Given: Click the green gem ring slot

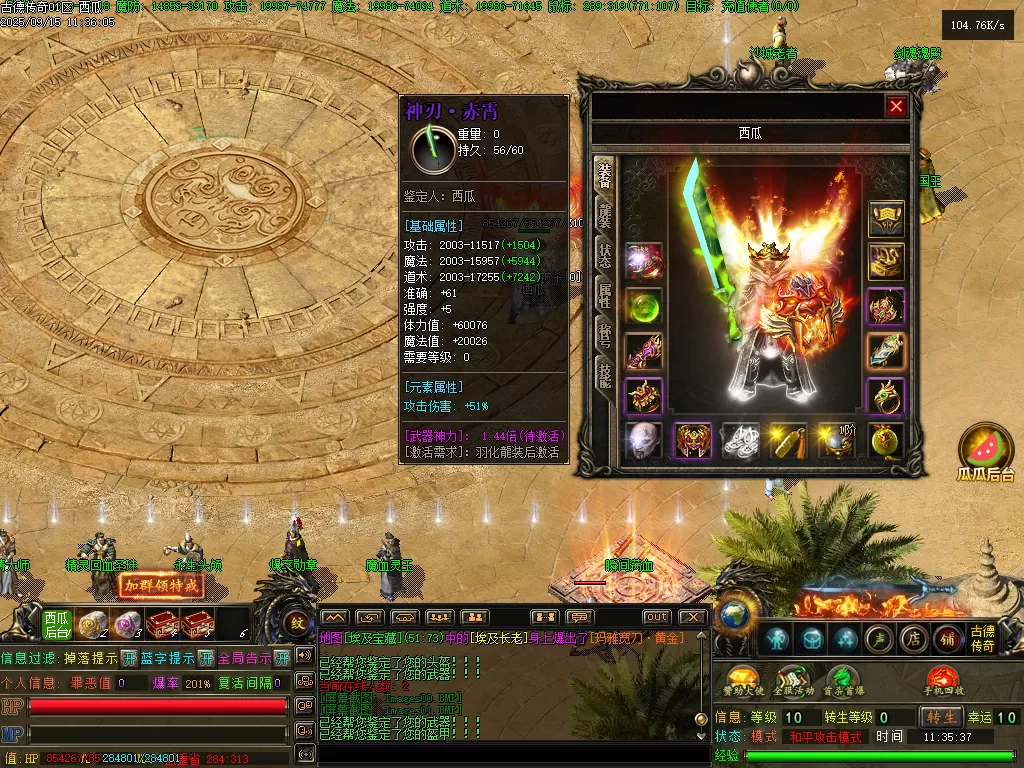Looking at the screenshot, I should (885, 396).
